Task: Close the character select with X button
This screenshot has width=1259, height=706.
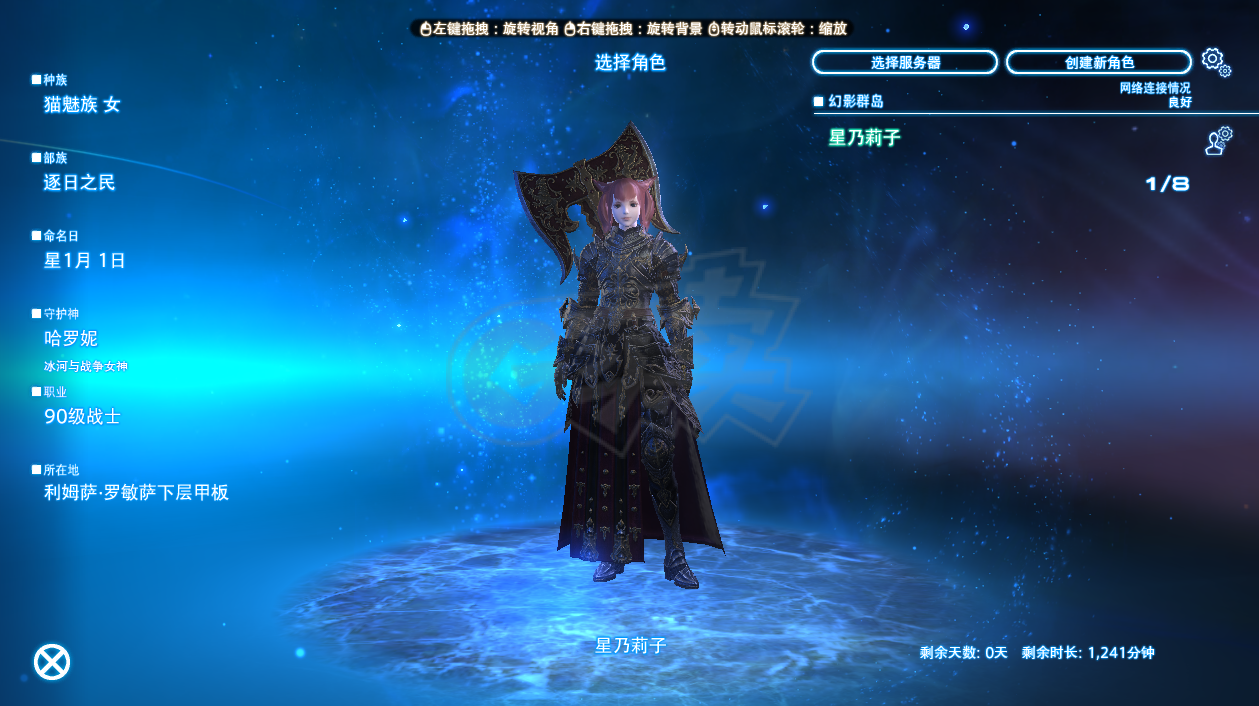Action: (x=52, y=662)
